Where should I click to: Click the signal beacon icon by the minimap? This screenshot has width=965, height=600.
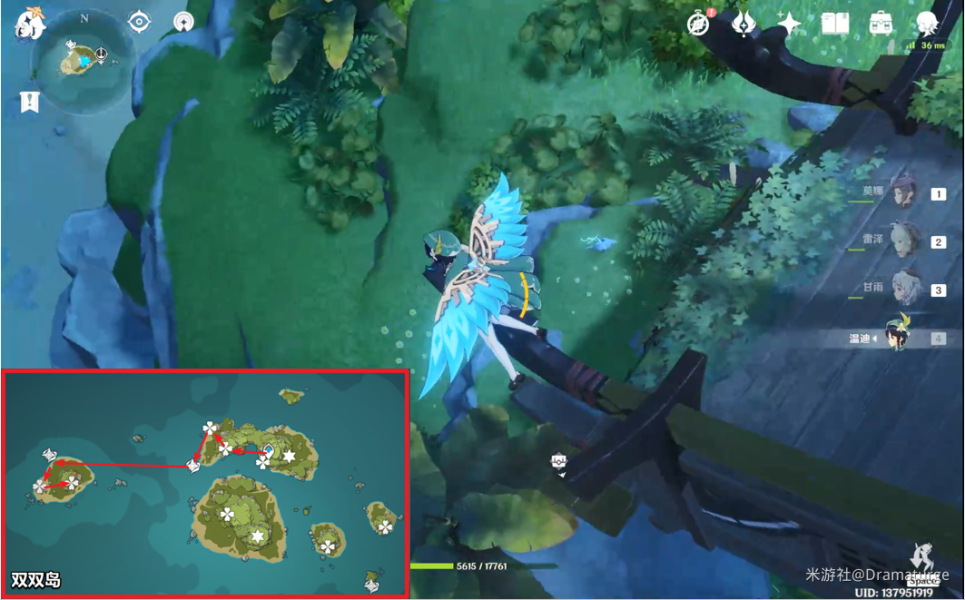182,21
